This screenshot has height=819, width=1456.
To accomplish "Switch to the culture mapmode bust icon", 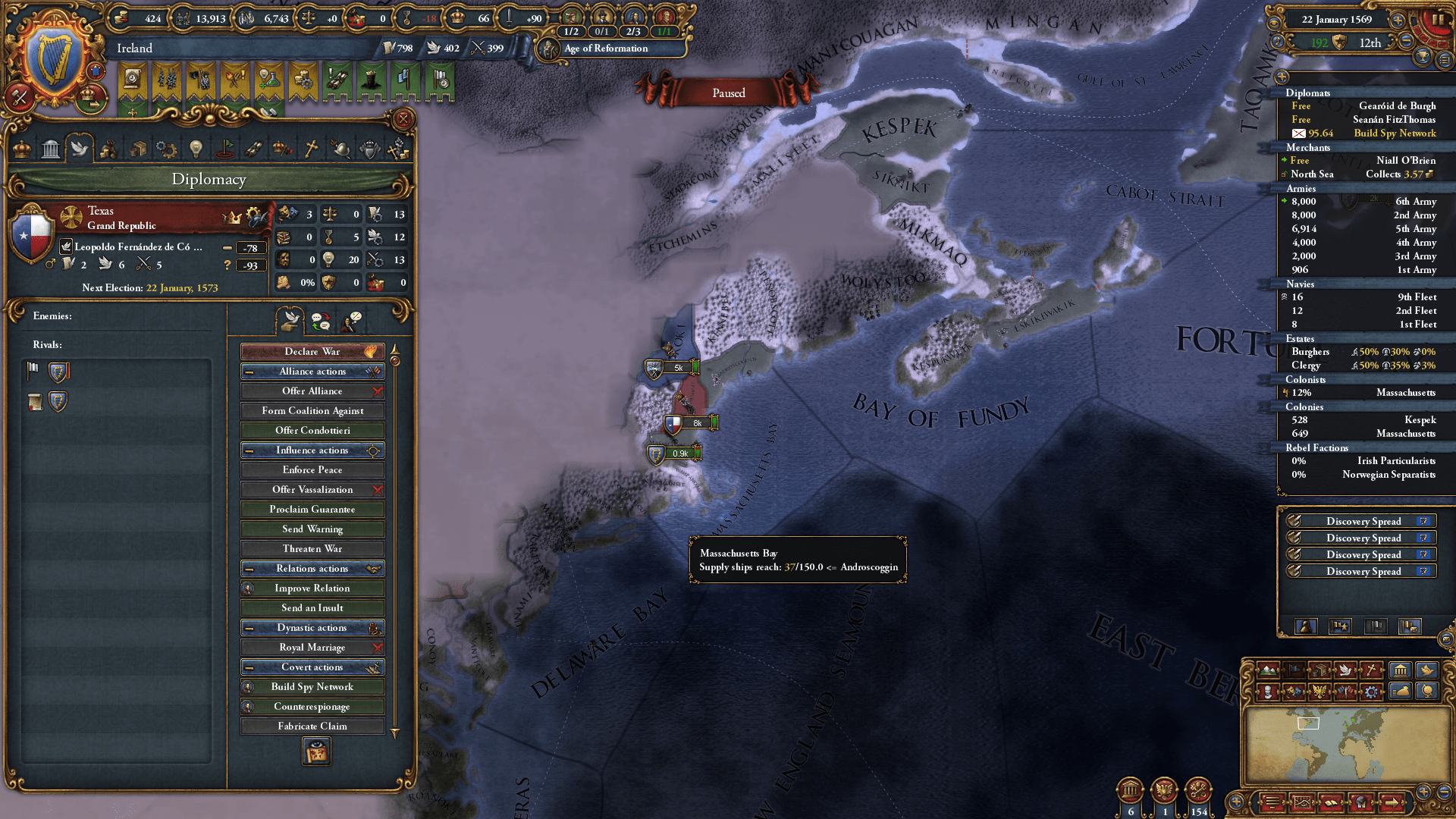I will pos(1268,692).
